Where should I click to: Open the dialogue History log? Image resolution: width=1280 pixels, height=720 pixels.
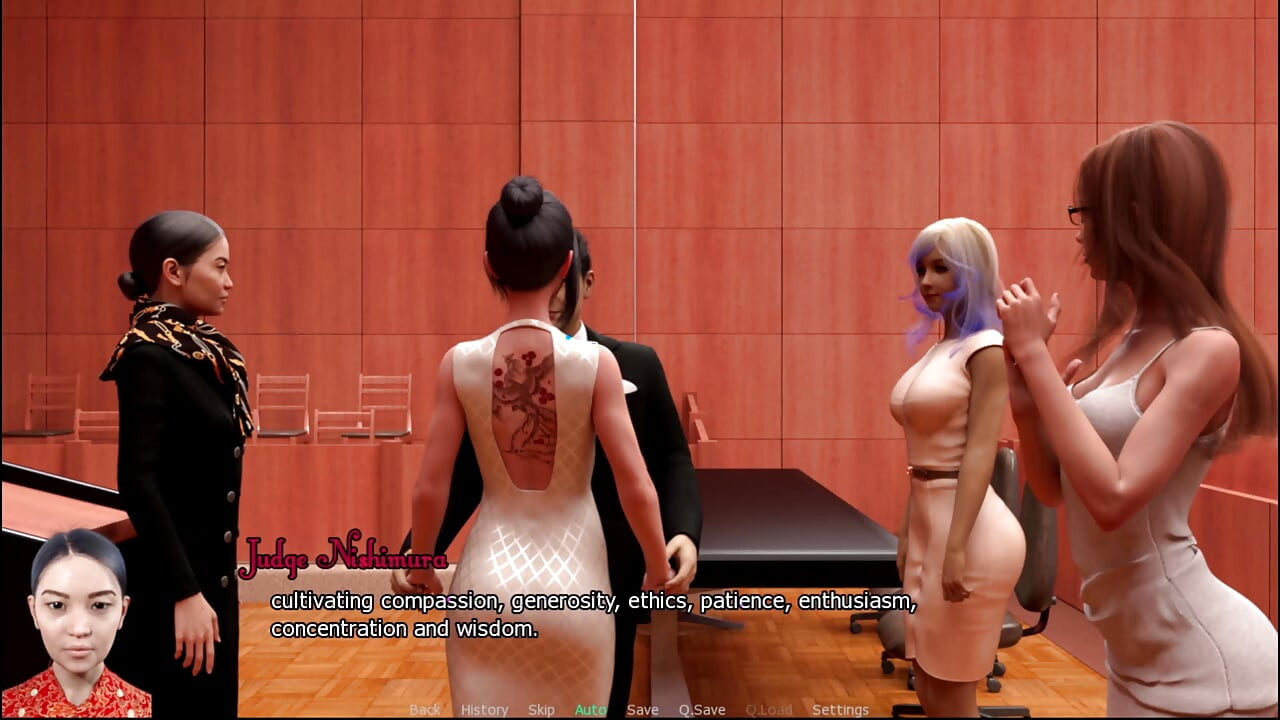[485, 710]
